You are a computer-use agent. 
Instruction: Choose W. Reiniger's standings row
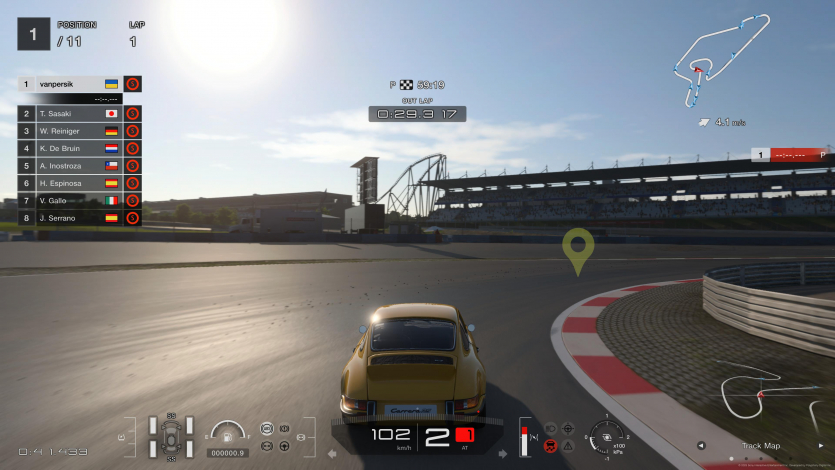click(x=70, y=131)
